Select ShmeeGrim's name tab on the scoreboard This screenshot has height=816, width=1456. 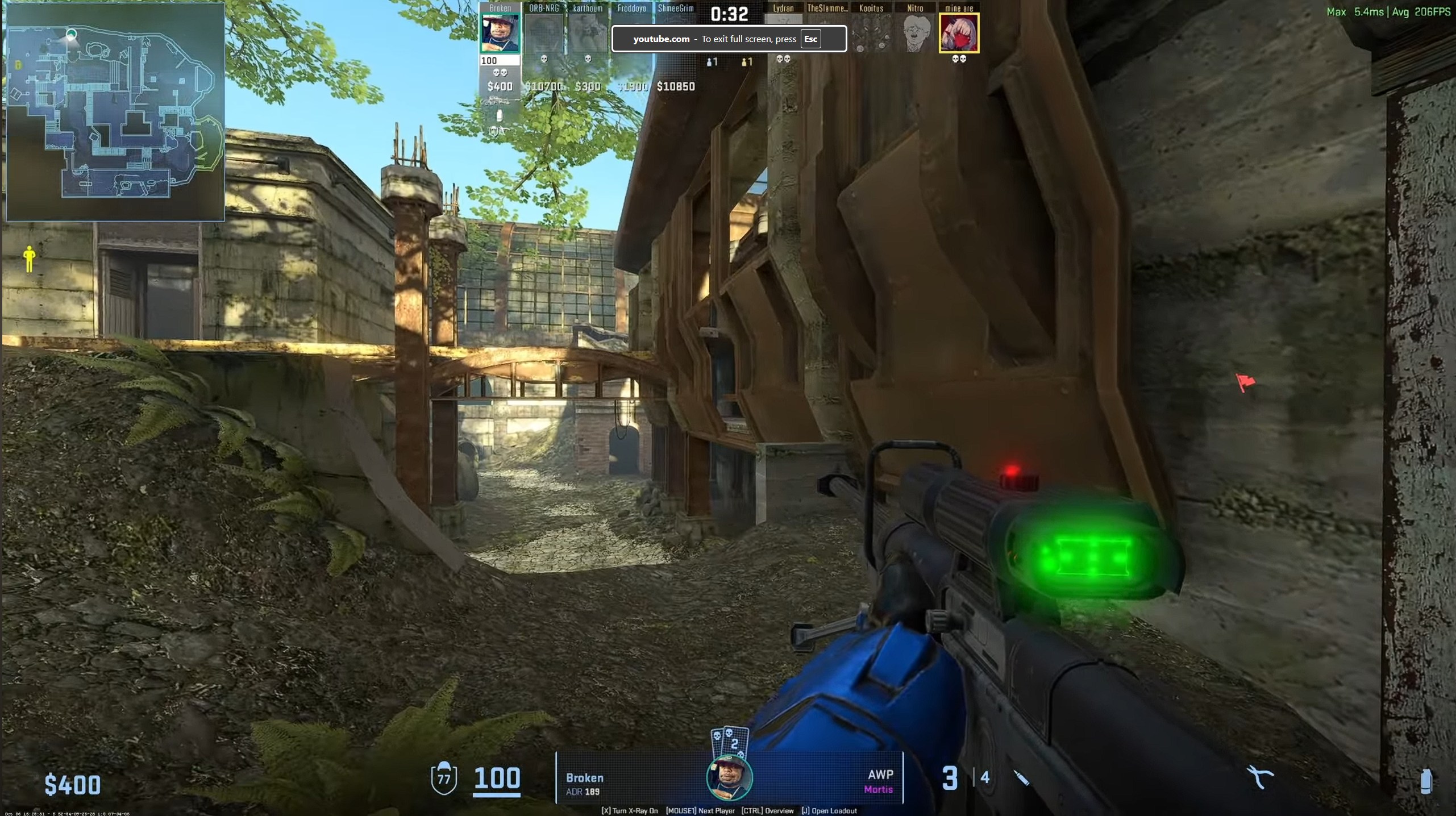point(676,9)
